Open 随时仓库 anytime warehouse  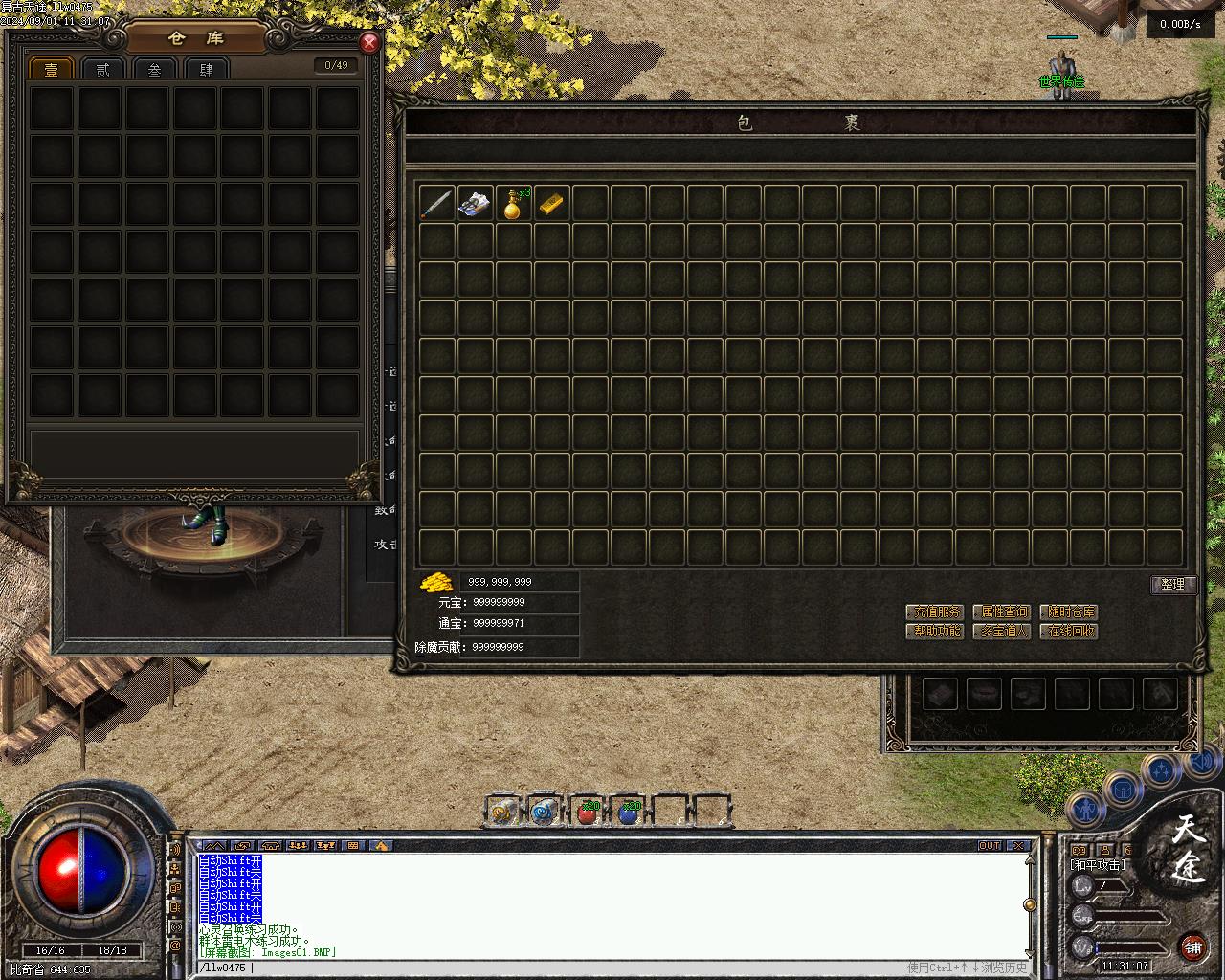point(1068,612)
